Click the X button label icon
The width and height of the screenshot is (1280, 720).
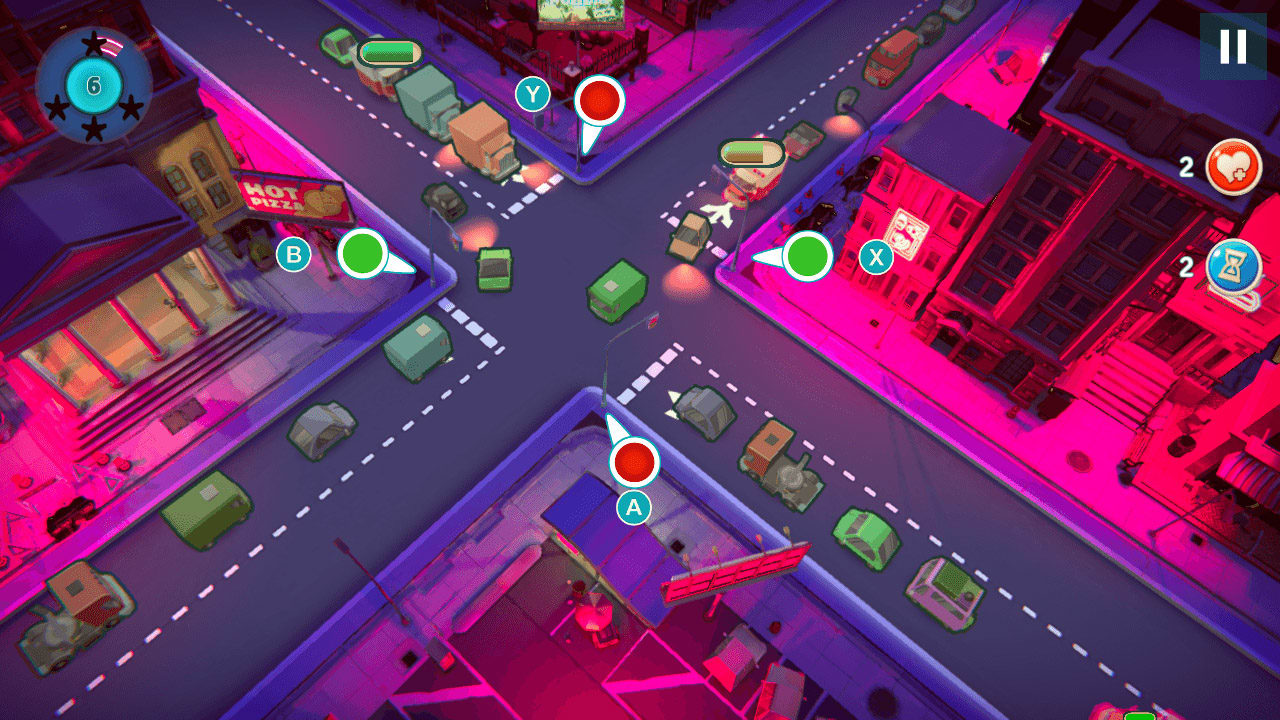(875, 257)
